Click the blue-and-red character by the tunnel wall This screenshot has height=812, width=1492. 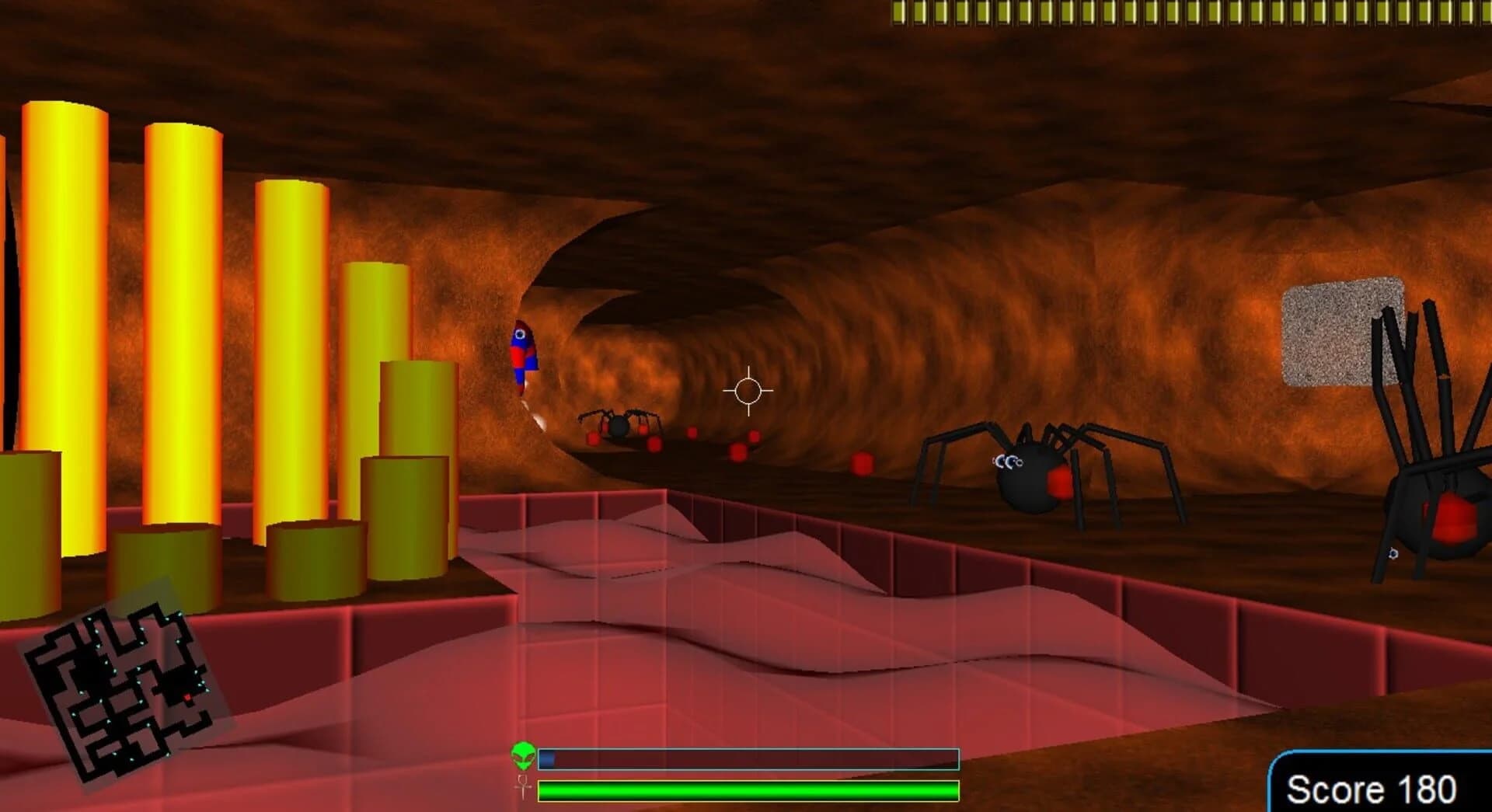pos(522,354)
